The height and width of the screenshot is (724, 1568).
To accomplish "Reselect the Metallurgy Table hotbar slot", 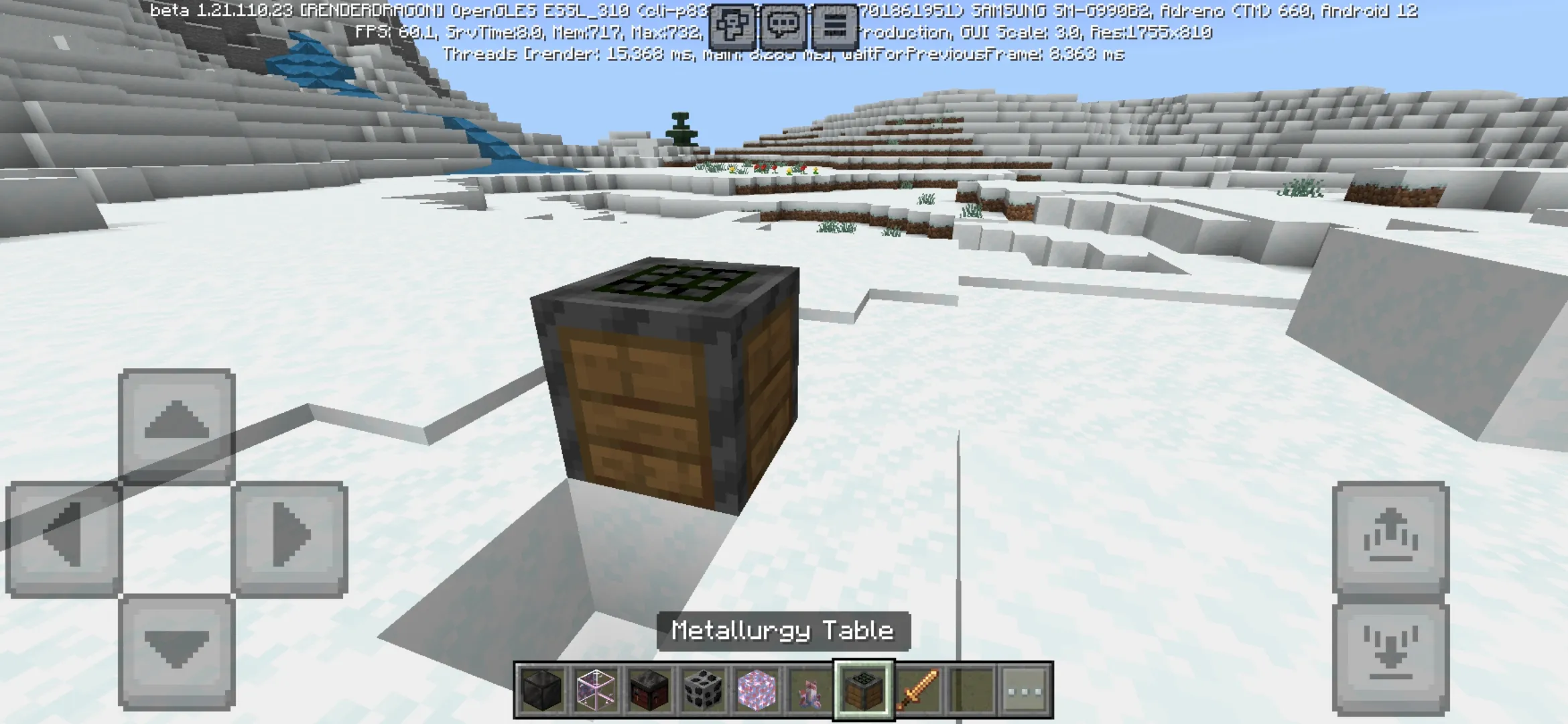I will [x=864, y=686].
